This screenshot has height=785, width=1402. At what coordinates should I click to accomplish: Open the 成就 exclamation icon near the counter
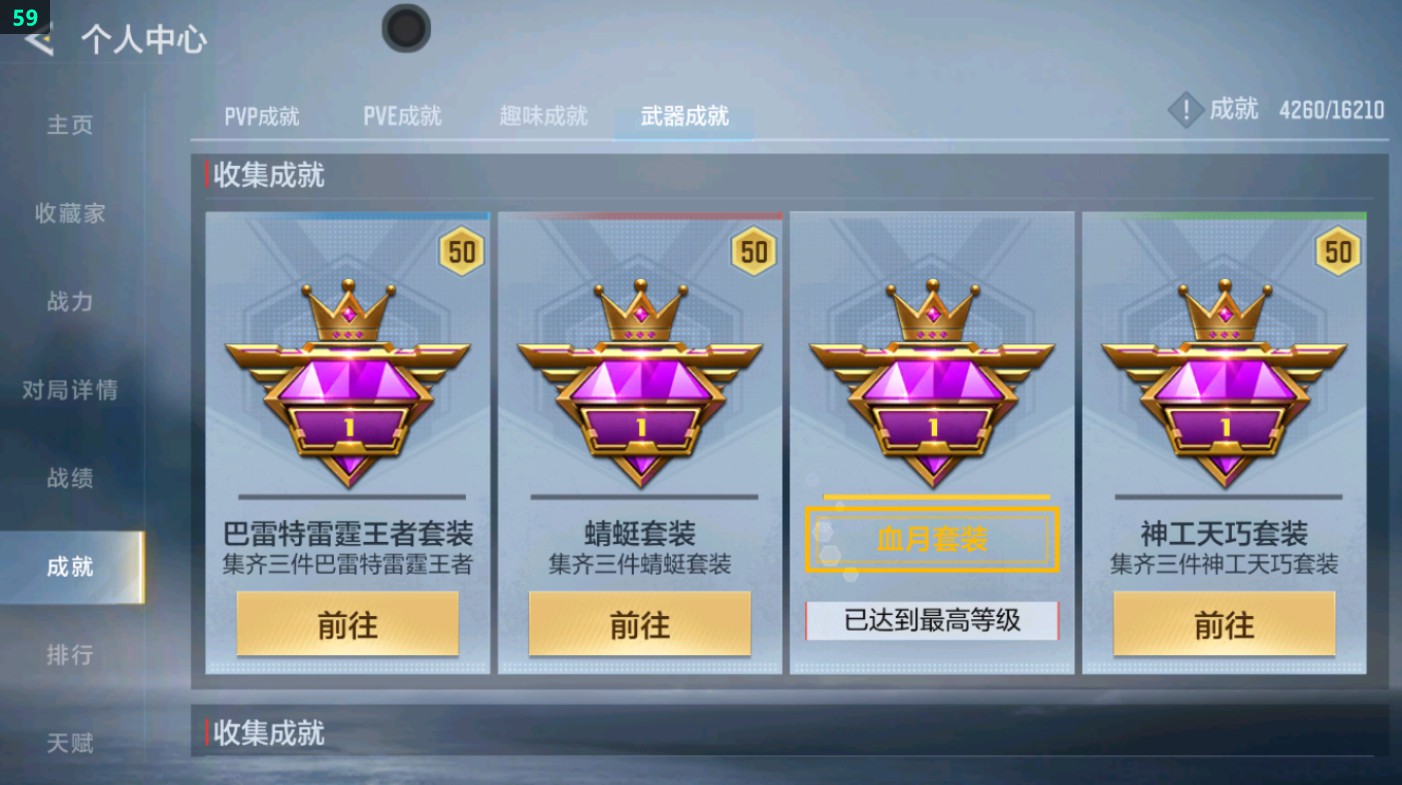coord(1186,110)
